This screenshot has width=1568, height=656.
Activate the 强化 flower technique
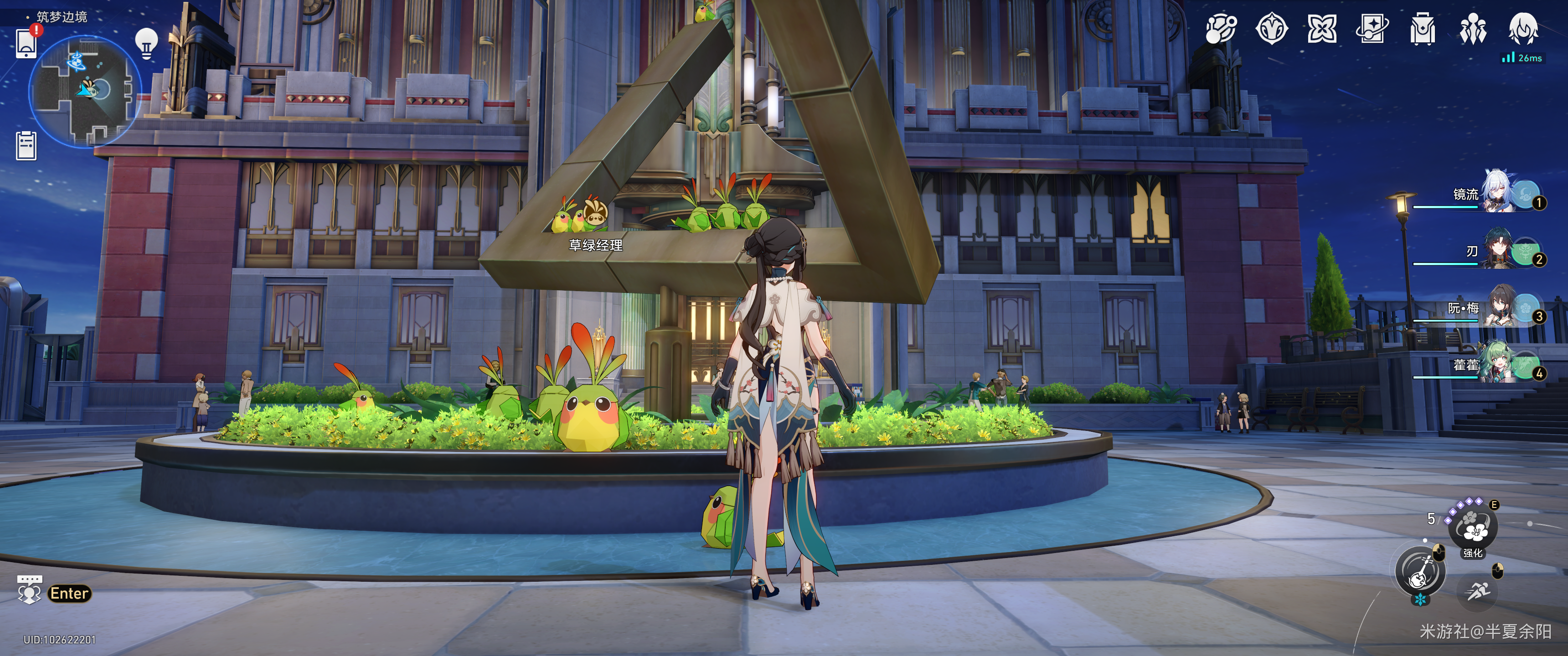pos(1473,528)
